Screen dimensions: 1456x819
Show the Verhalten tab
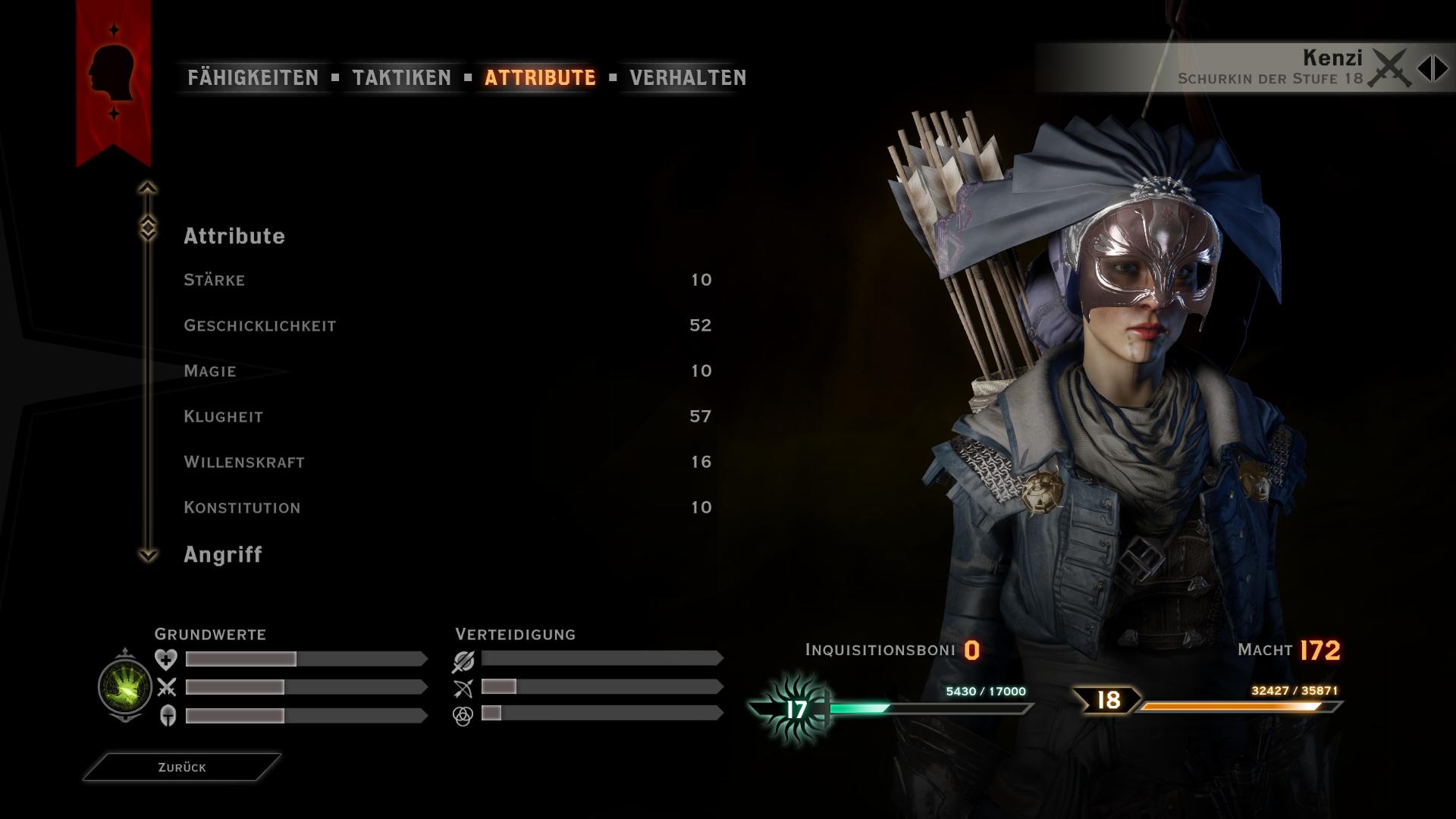pos(688,77)
